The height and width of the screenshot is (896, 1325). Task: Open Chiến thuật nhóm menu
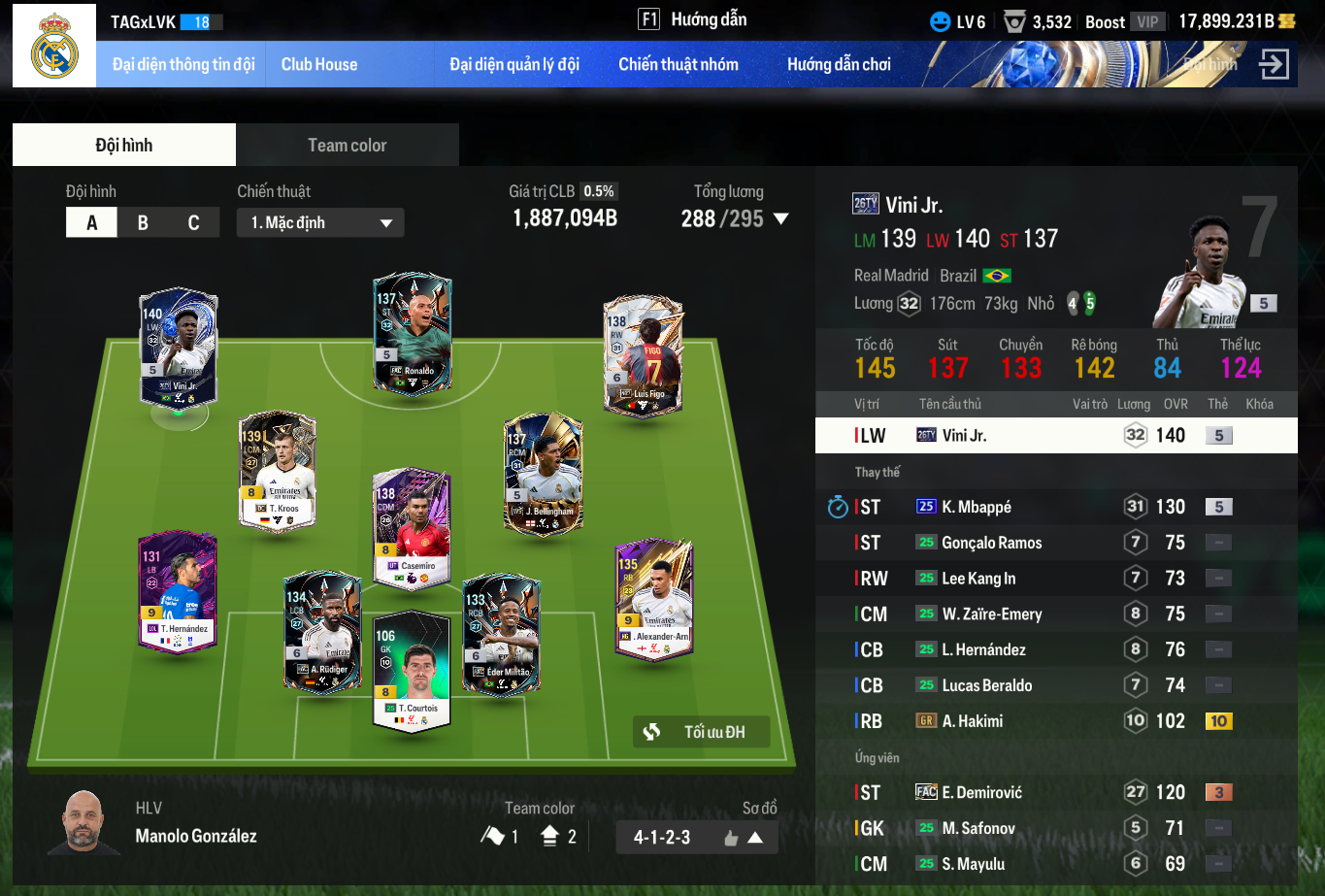[679, 65]
